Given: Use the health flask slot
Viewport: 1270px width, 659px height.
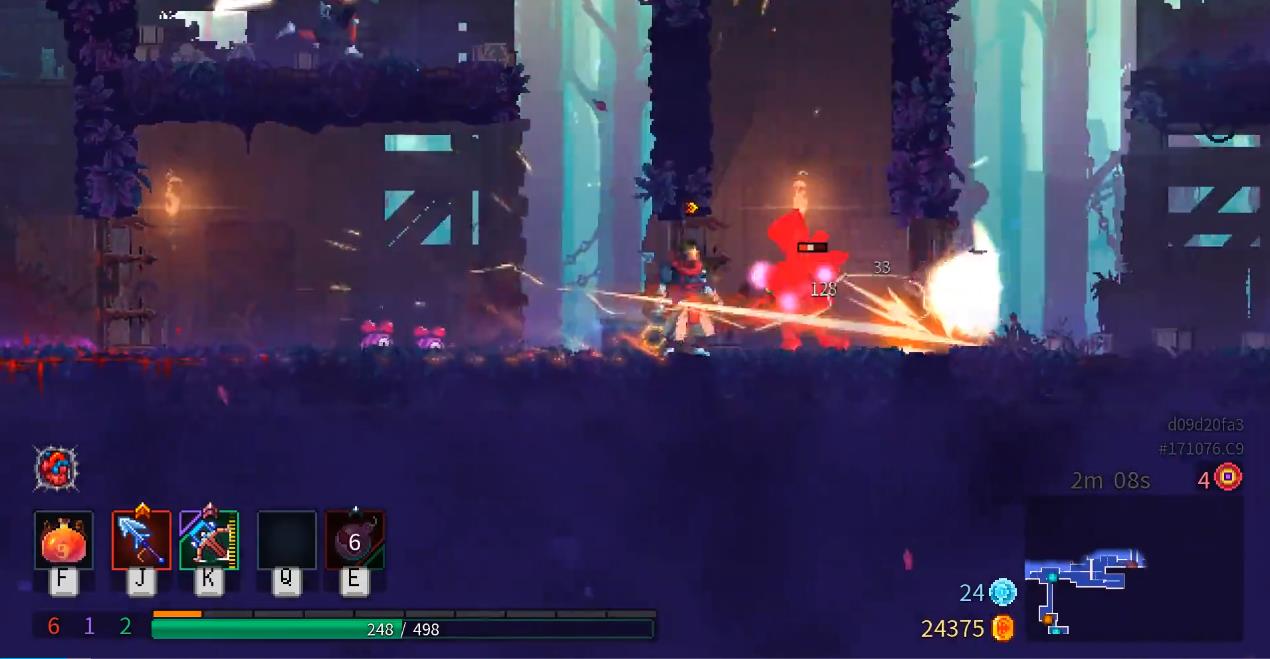Looking at the screenshot, I should (63, 541).
